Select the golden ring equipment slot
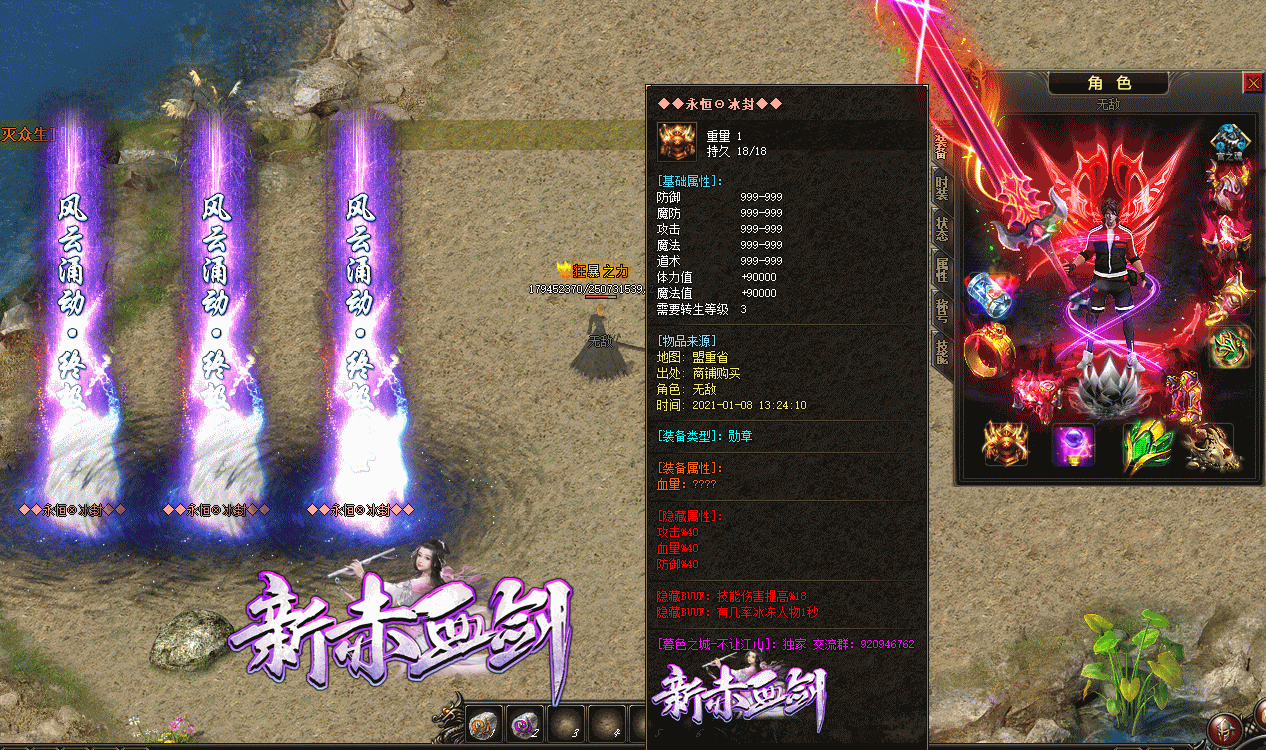 pyautogui.click(x=989, y=349)
